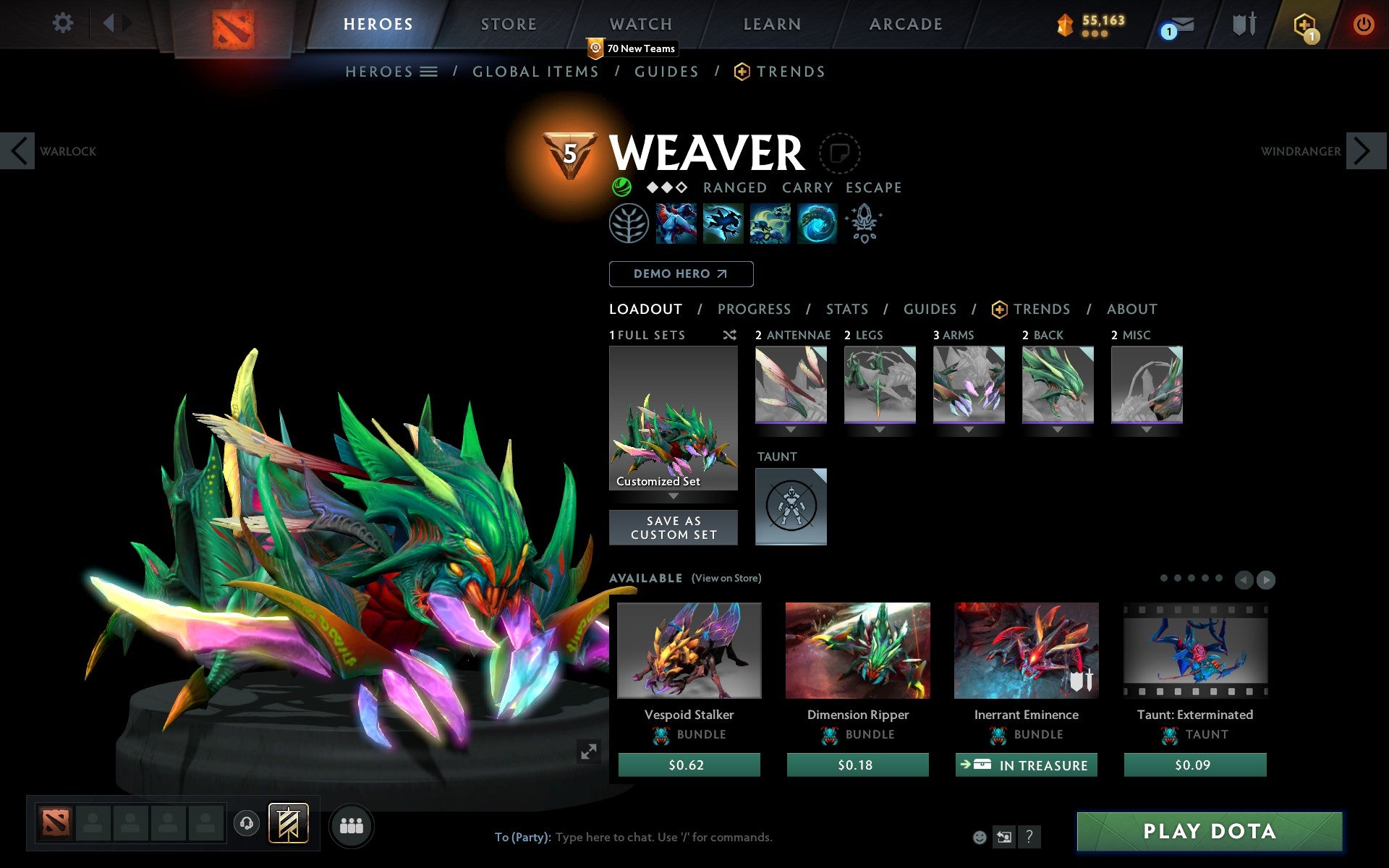Open the chat help question mark icon
Screen dimensions: 1389x868
tap(1029, 837)
